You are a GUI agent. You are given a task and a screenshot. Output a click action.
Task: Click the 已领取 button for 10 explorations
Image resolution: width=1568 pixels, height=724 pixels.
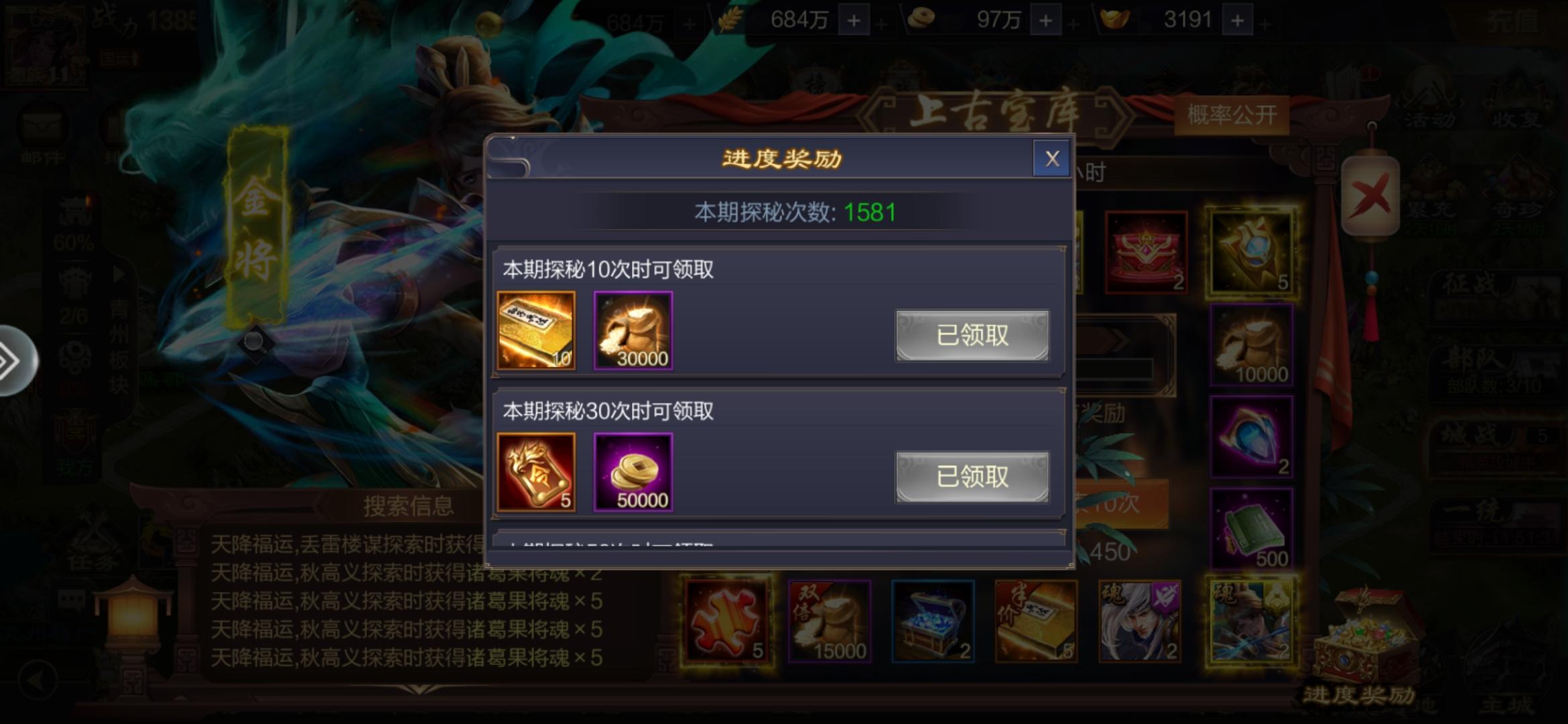click(x=972, y=336)
